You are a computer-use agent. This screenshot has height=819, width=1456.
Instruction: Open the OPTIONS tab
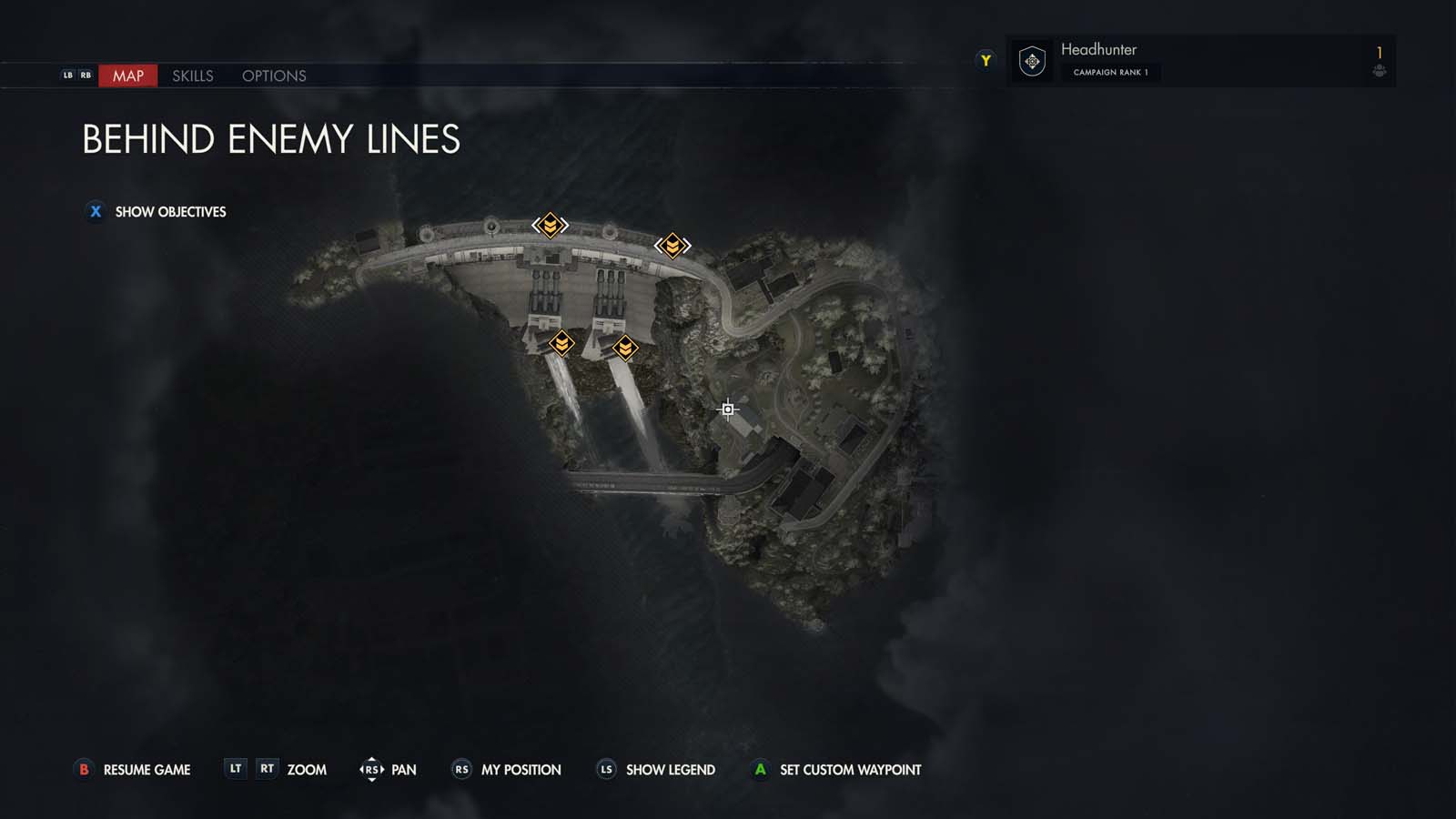pos(274,76)
